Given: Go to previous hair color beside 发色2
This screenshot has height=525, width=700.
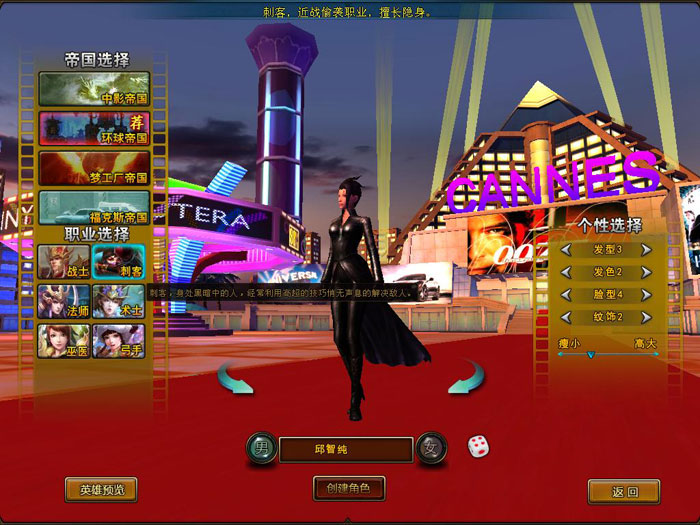Looking at the screenshot, I should 566,272.
